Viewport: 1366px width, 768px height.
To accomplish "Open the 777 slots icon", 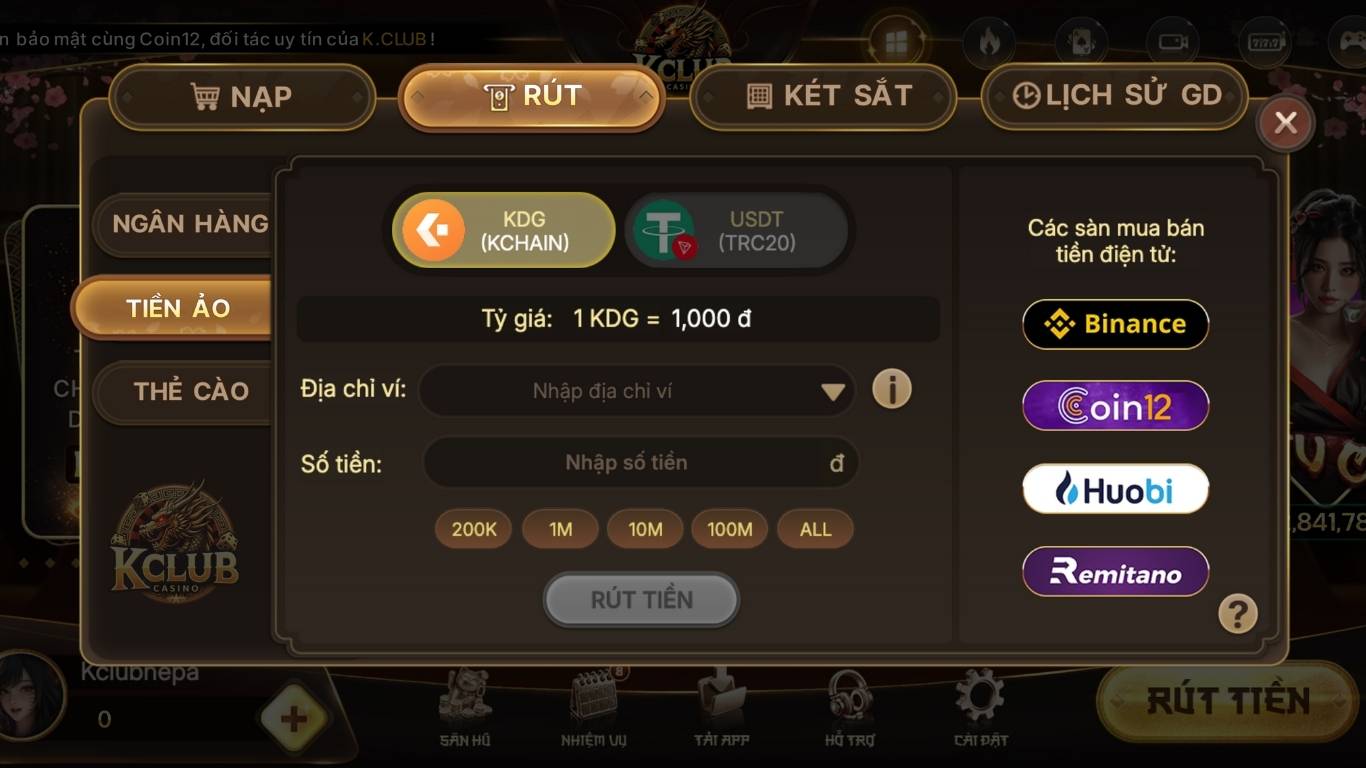I will (1264, 42).
